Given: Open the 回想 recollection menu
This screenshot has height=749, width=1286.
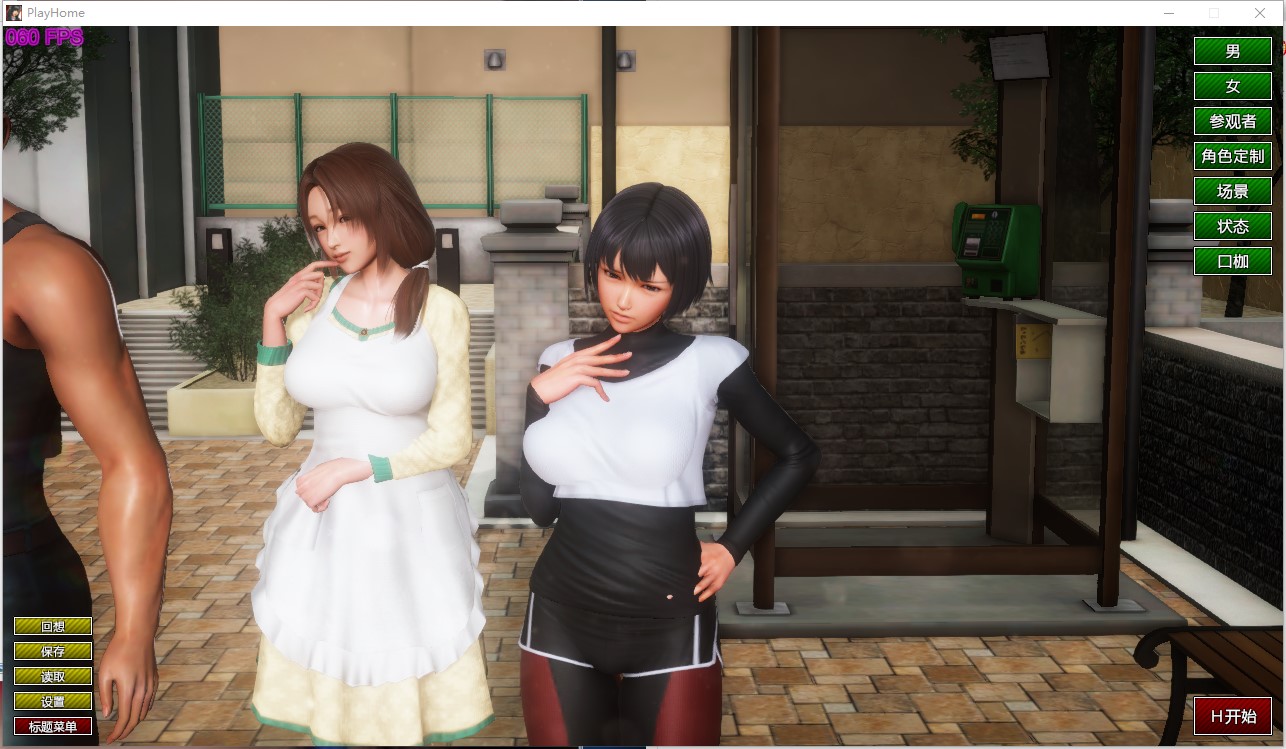Looking at the screenshot, I should click(53, 626).
